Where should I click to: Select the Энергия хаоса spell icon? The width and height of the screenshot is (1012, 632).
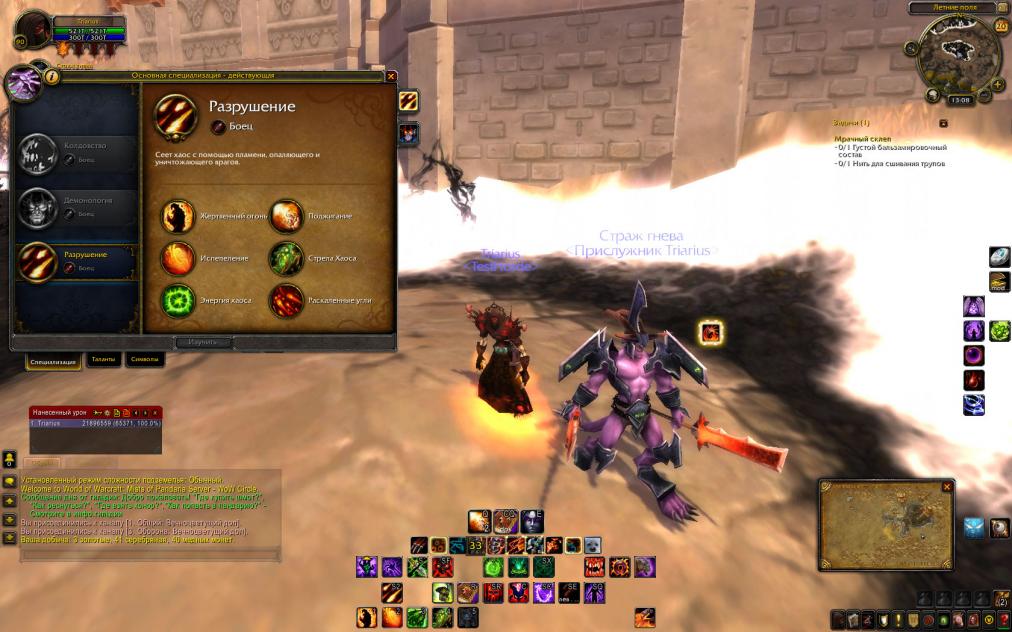[x=179, y=301]
